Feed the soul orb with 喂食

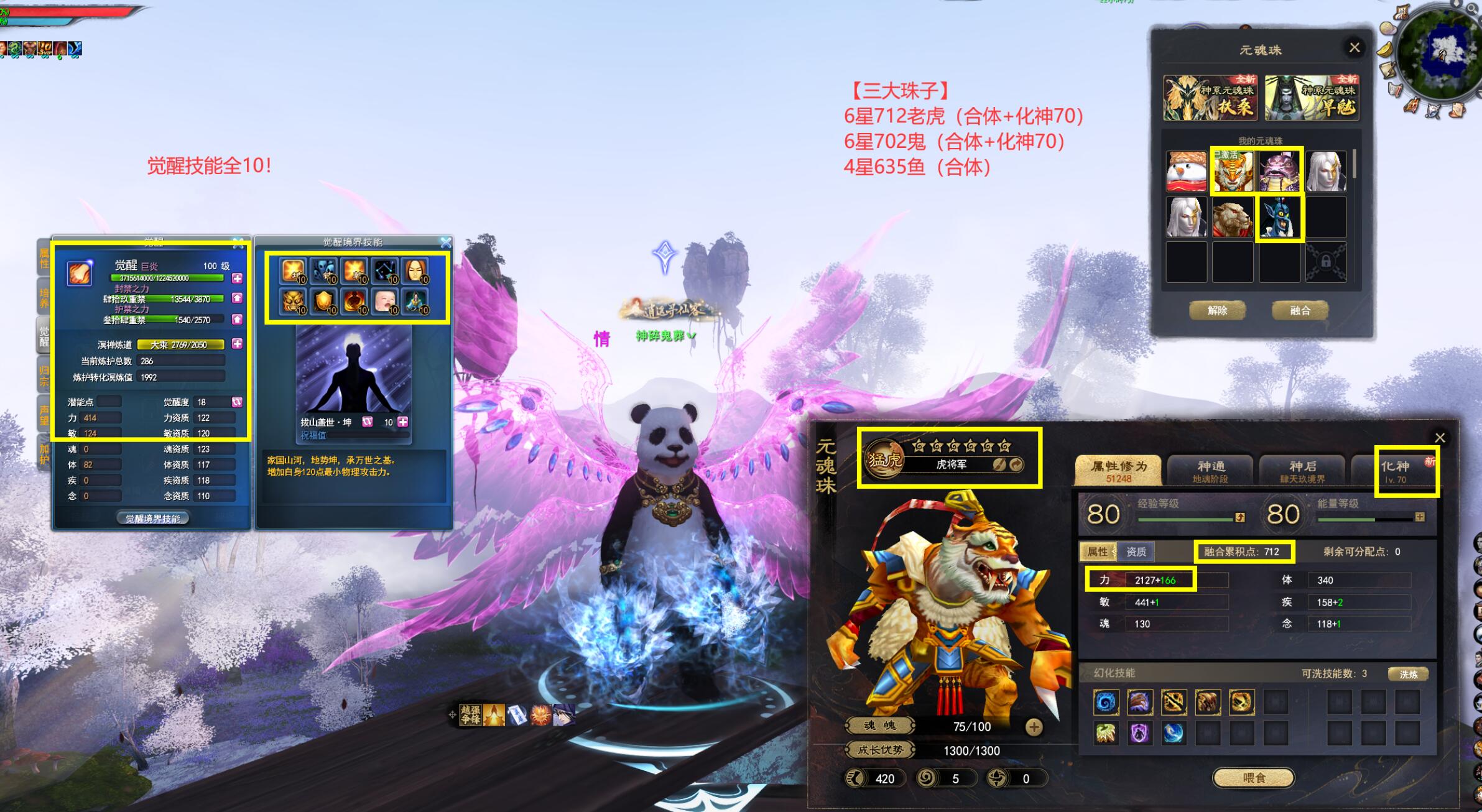pyautogui.click(x=1253, y=777)
